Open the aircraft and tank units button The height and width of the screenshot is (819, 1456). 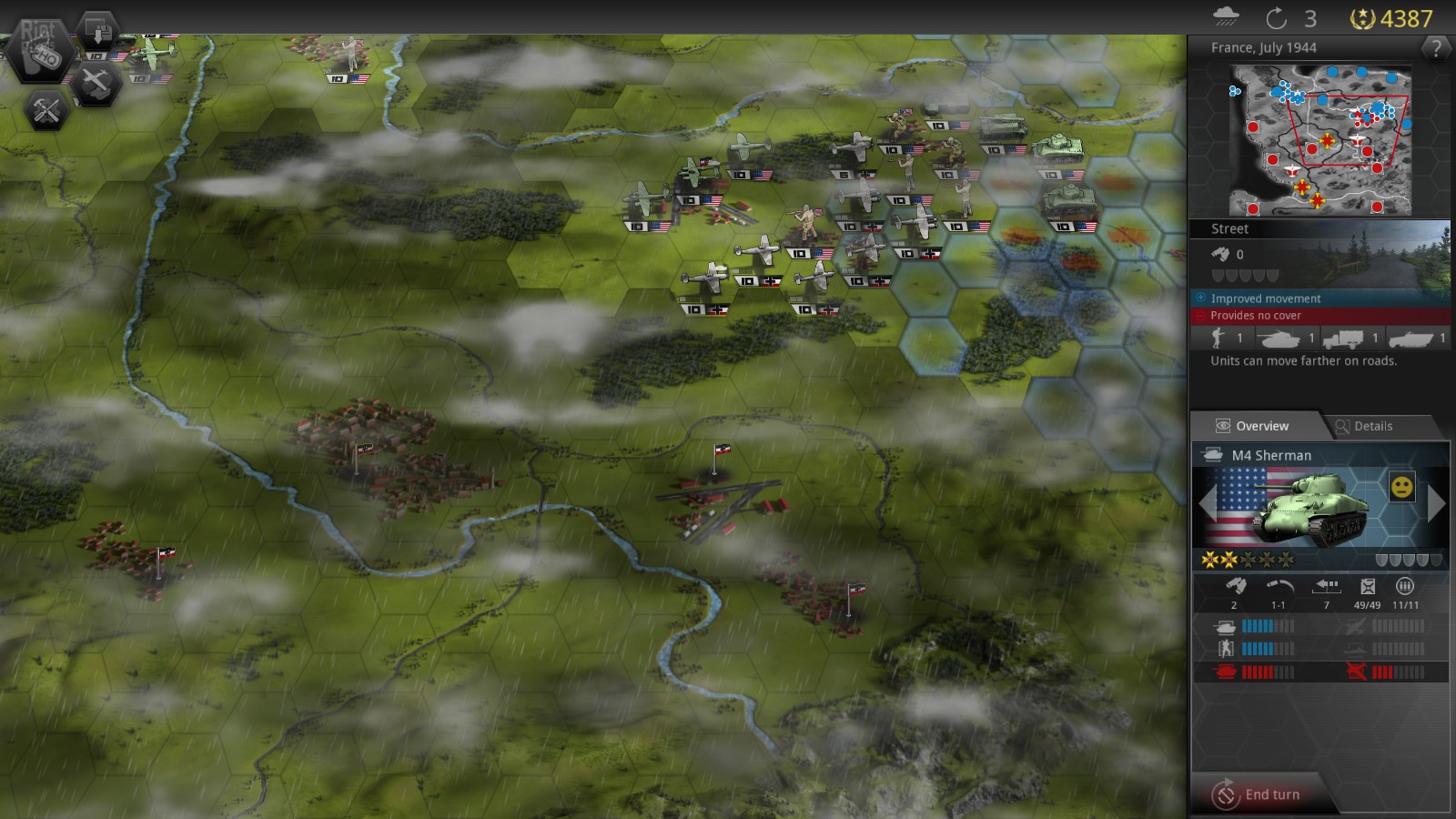click(x=95, y=84)
